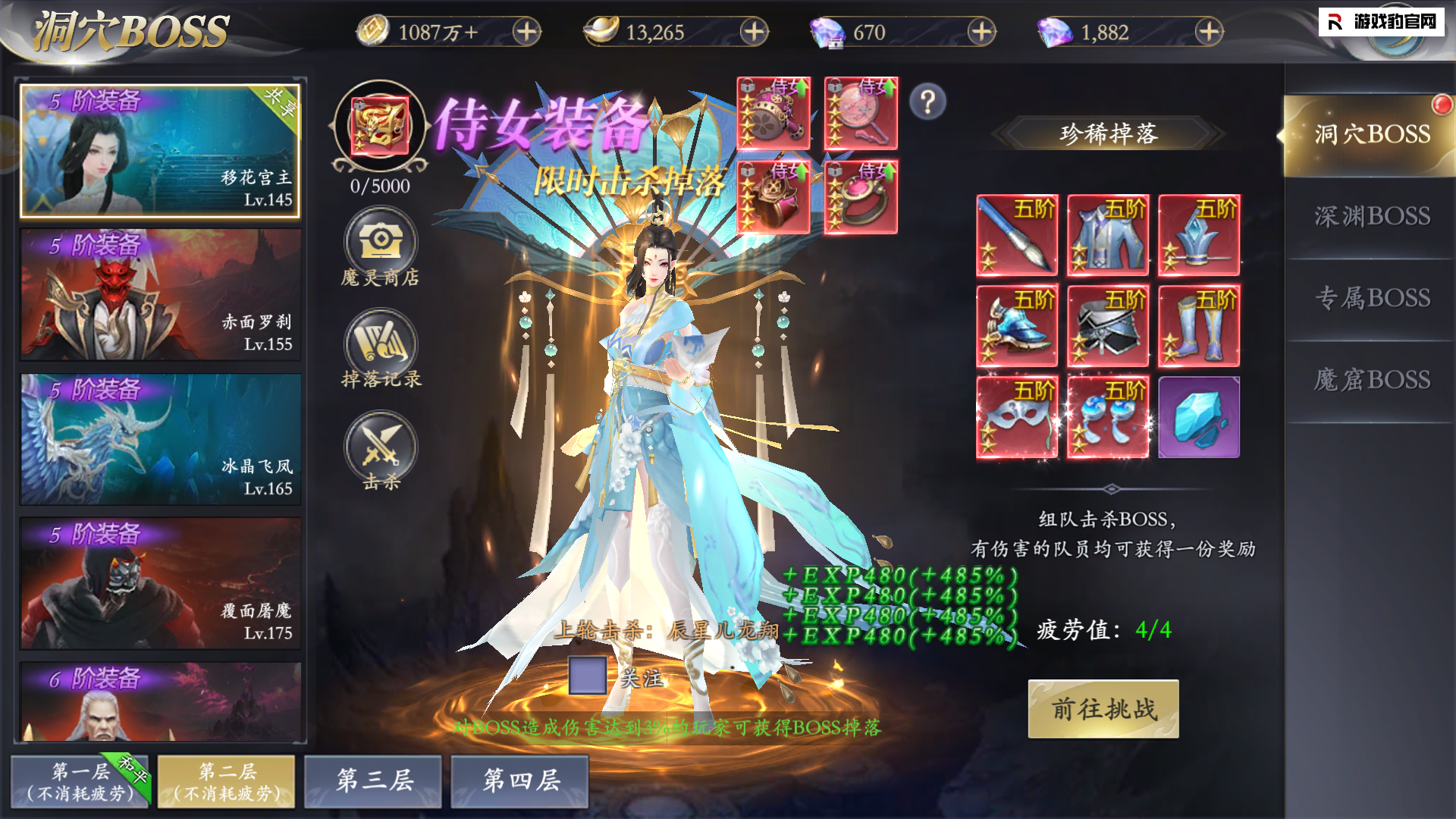Screen dimensions: 1456x819
Task: Switch to 第四层 floor
Action: [520, 780]
